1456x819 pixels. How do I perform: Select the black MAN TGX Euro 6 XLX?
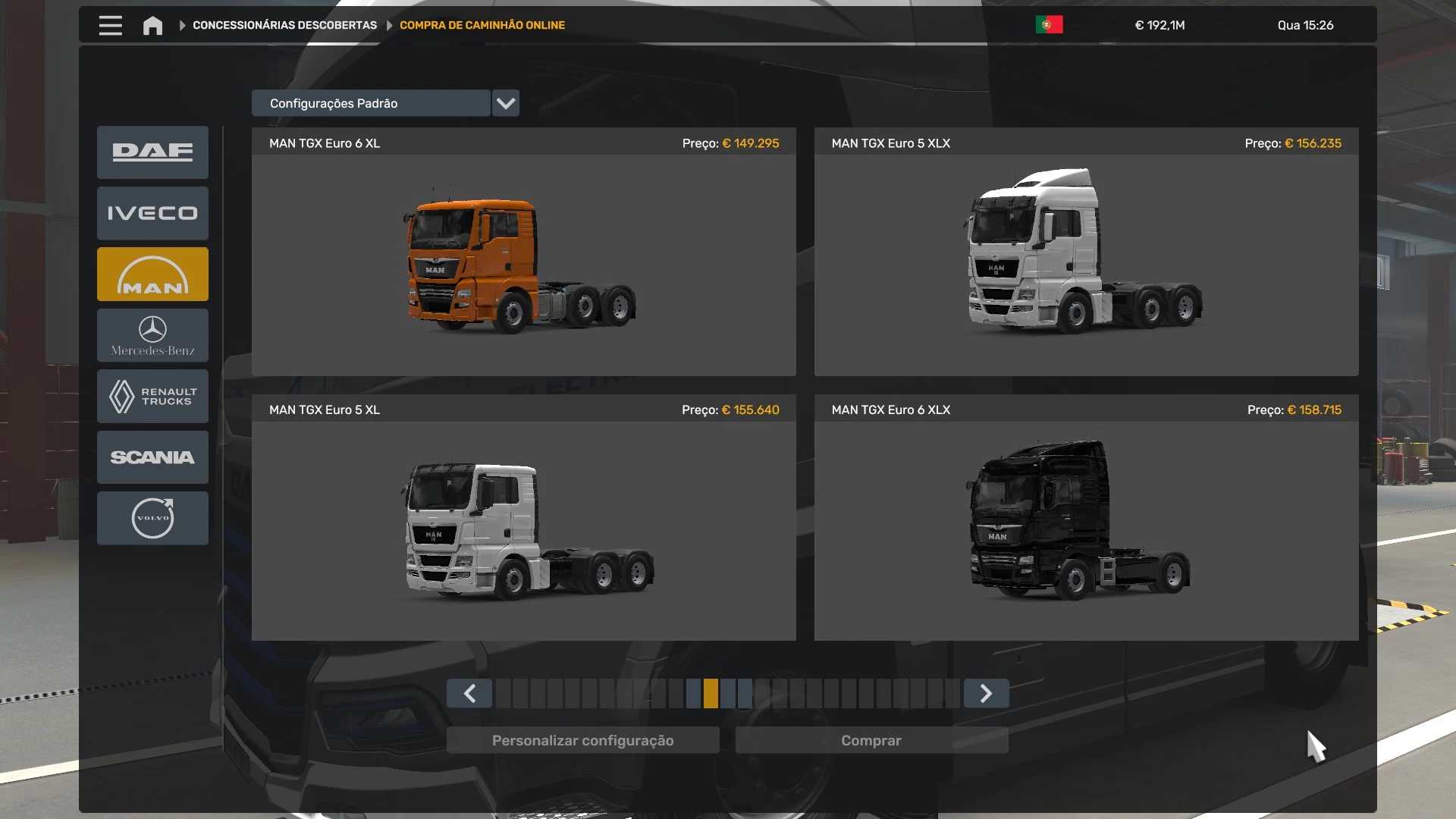click(1086, 530)
